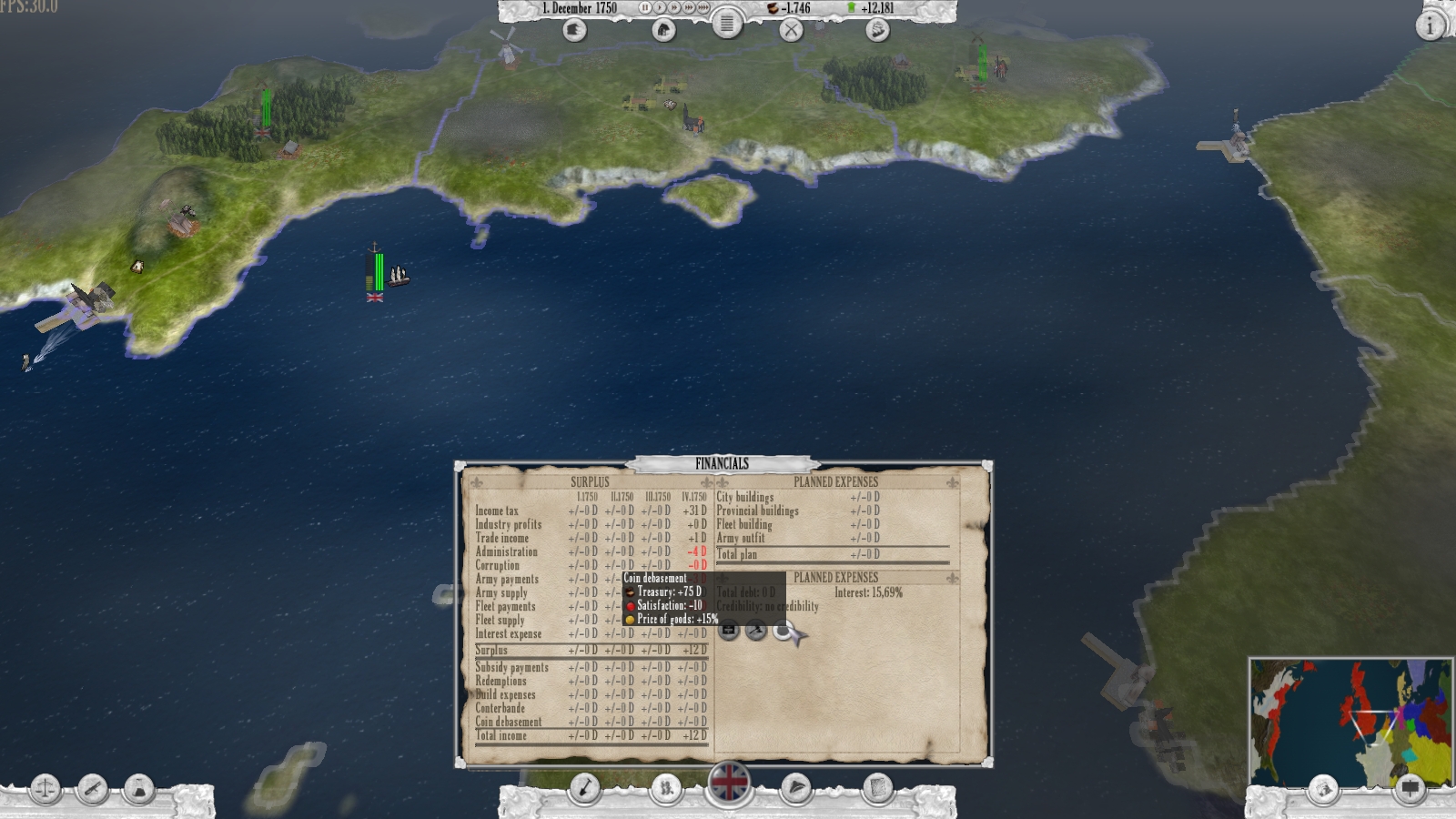The height and width of the screenshot is (819, 1456).
Task: Select the sword icon near bottom left
Action: point(92,786)
